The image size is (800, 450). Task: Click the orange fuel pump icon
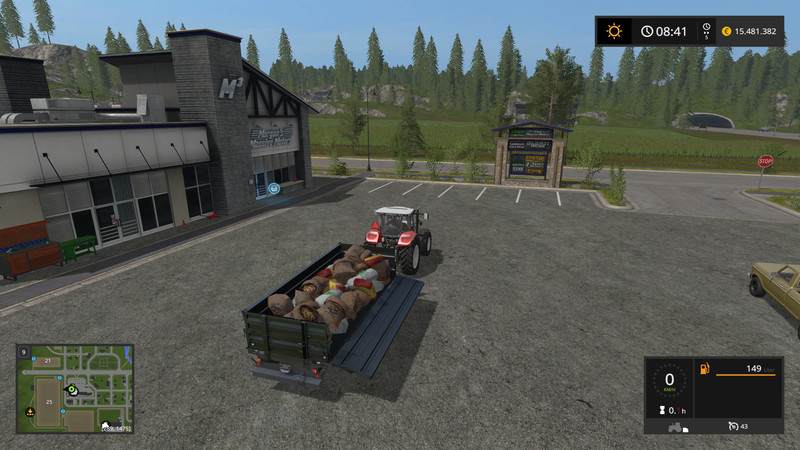click(704, 368)
